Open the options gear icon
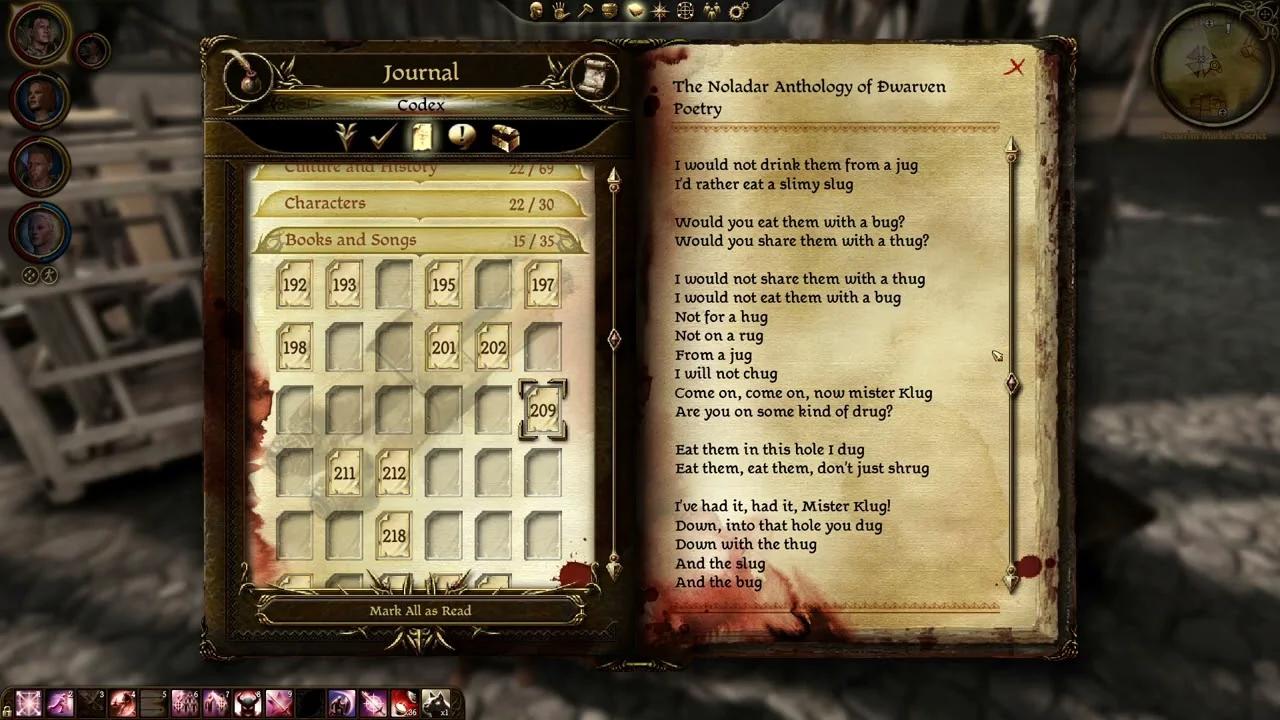1280x720 pixels. click(x=738, y=11)
